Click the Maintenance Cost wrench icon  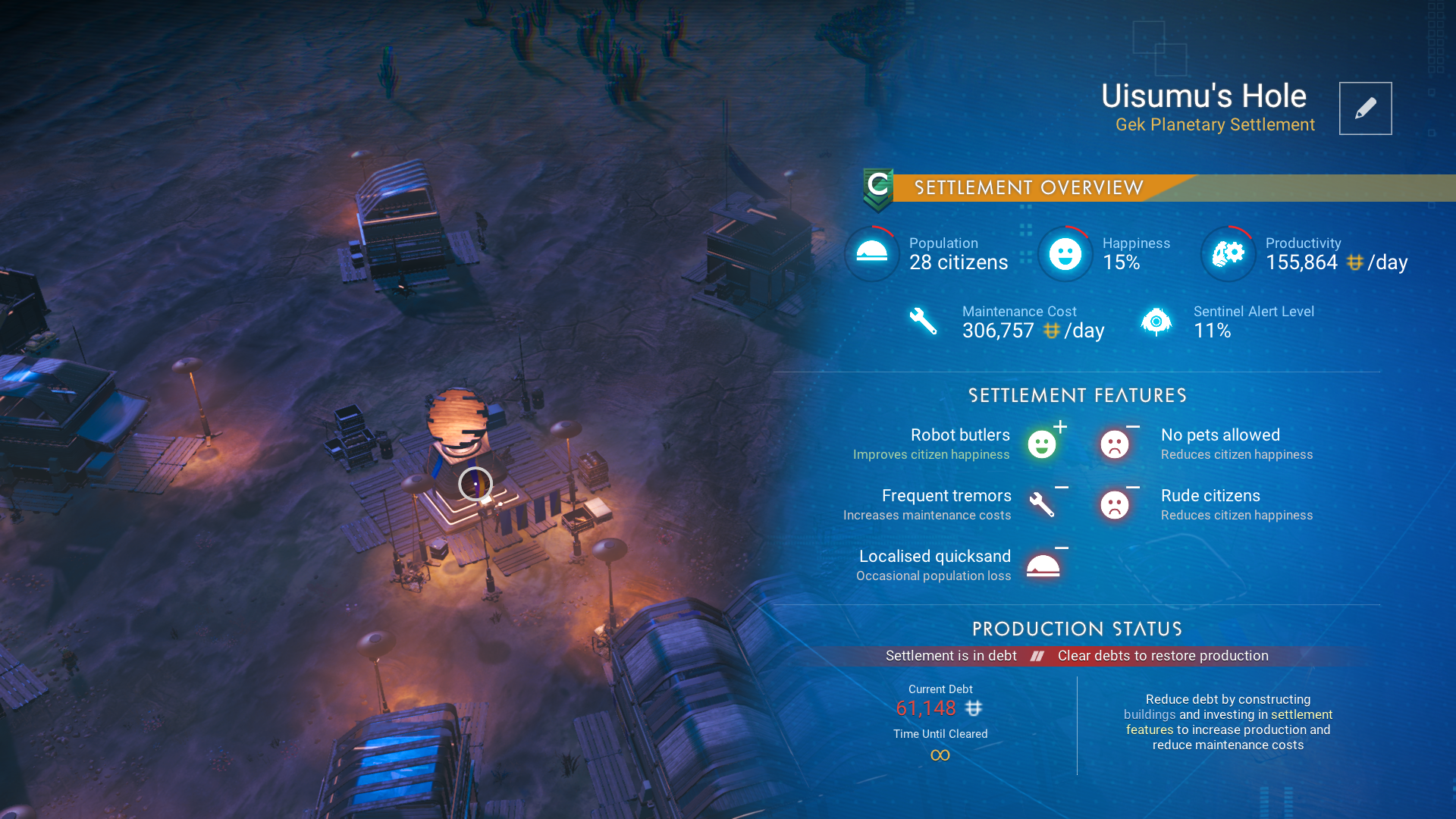[x=922, y=321]
